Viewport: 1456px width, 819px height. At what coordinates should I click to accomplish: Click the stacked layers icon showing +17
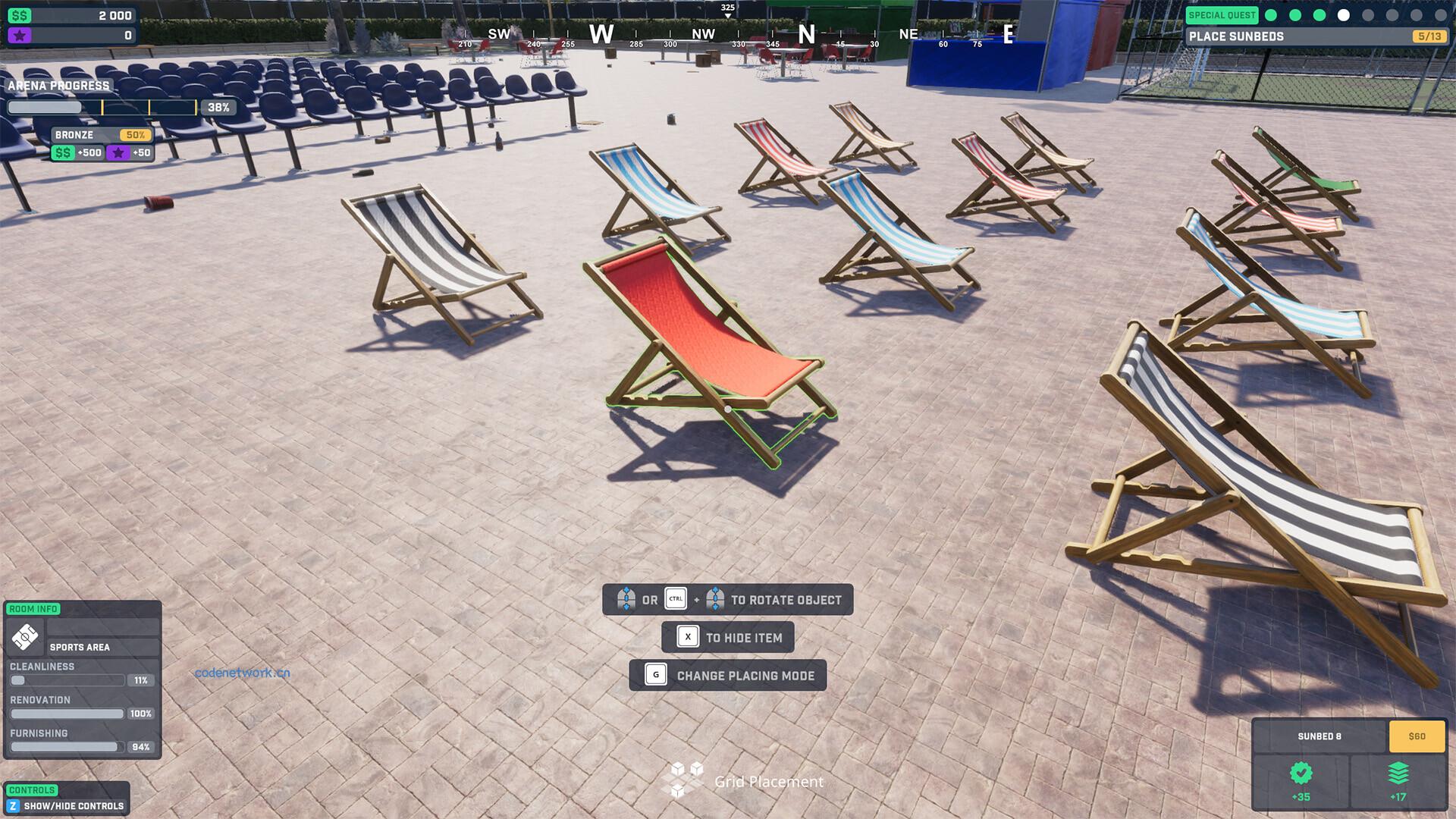pyautogui.click(x=1398, y=773)
